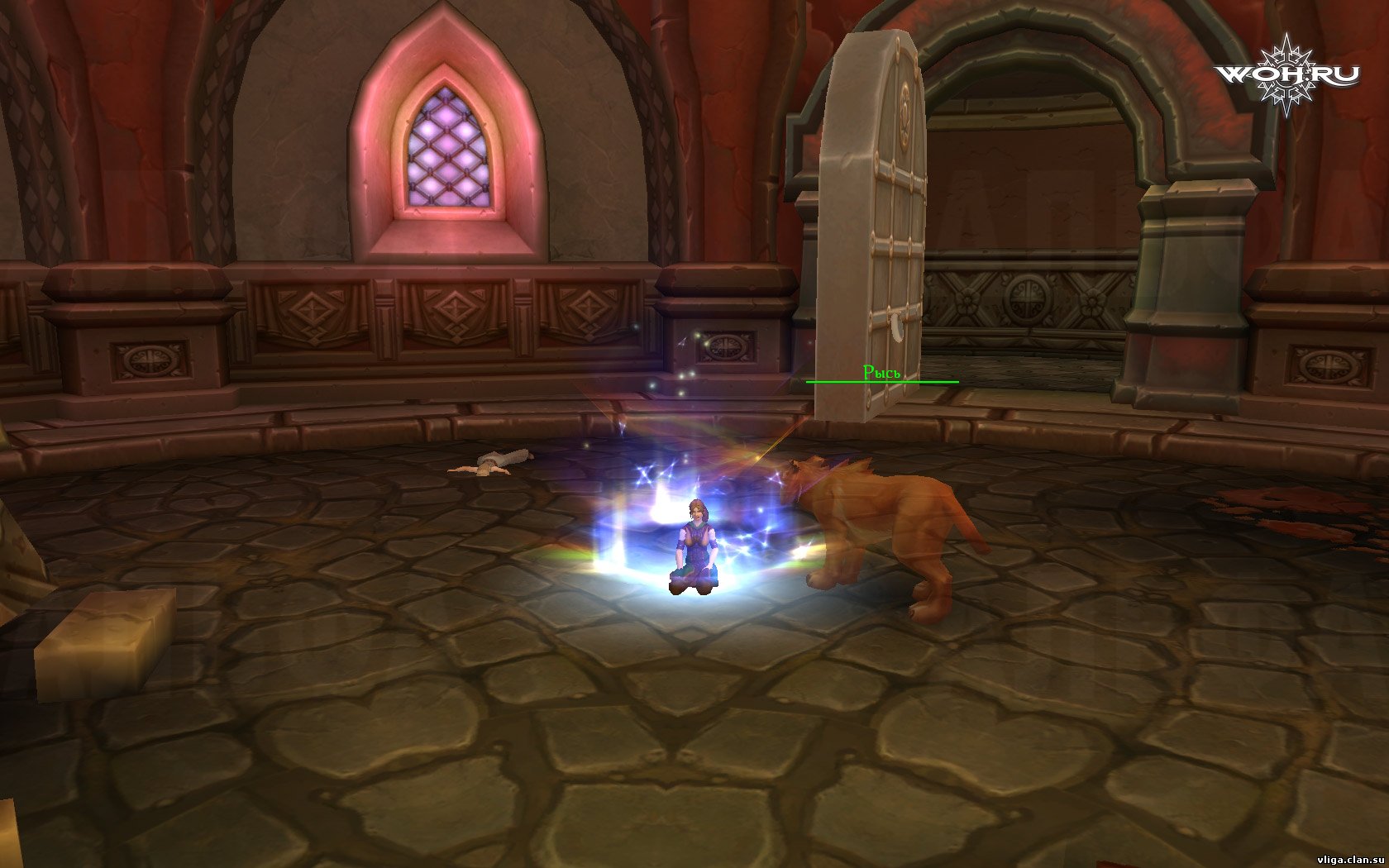Select the green Рысь name label
The height and width of the screenshot is (868, 1389).
pyautogui.click(x=881, y=373)
